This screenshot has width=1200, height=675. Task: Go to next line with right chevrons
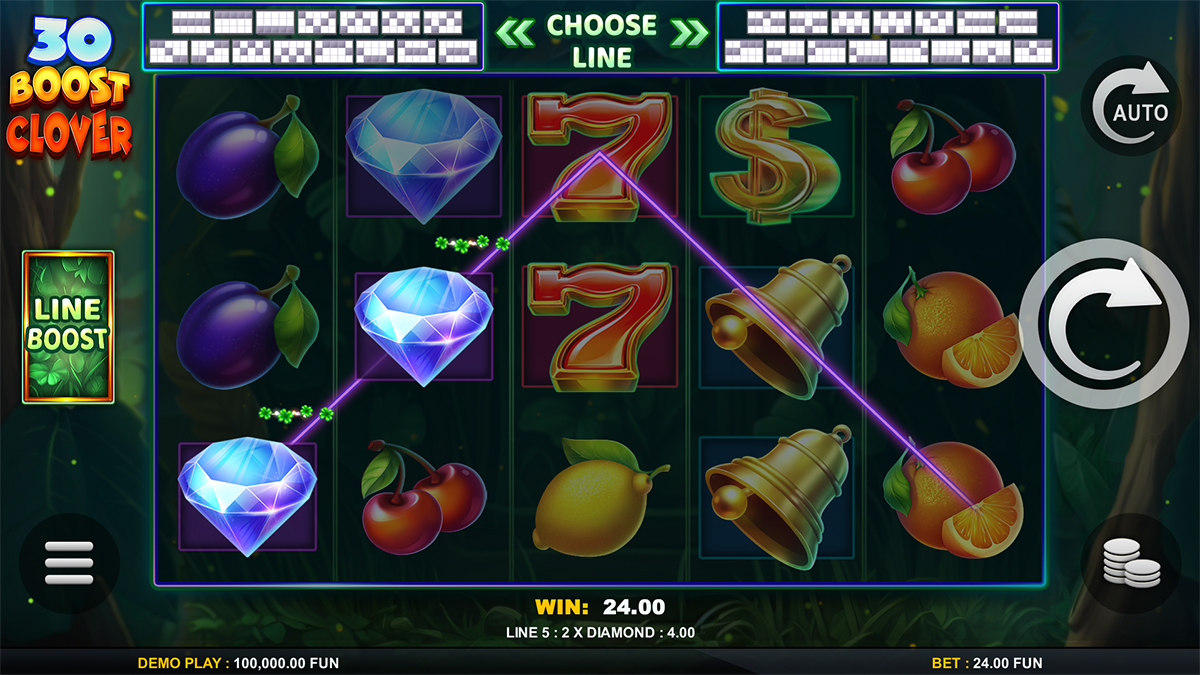tap(688, 32)
